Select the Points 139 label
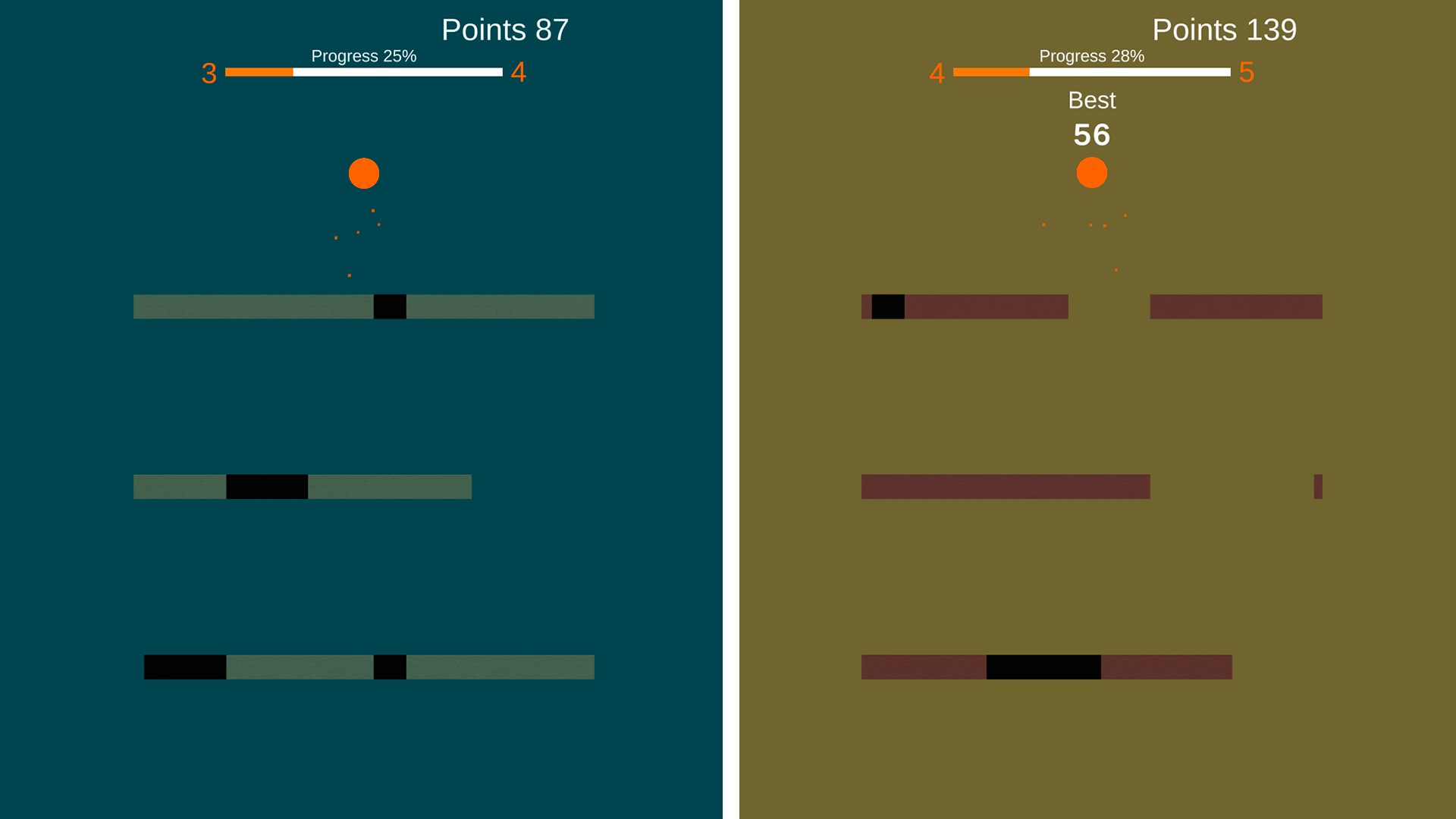This screenshot has height=819, width=1456. (x=1225, y=30)
